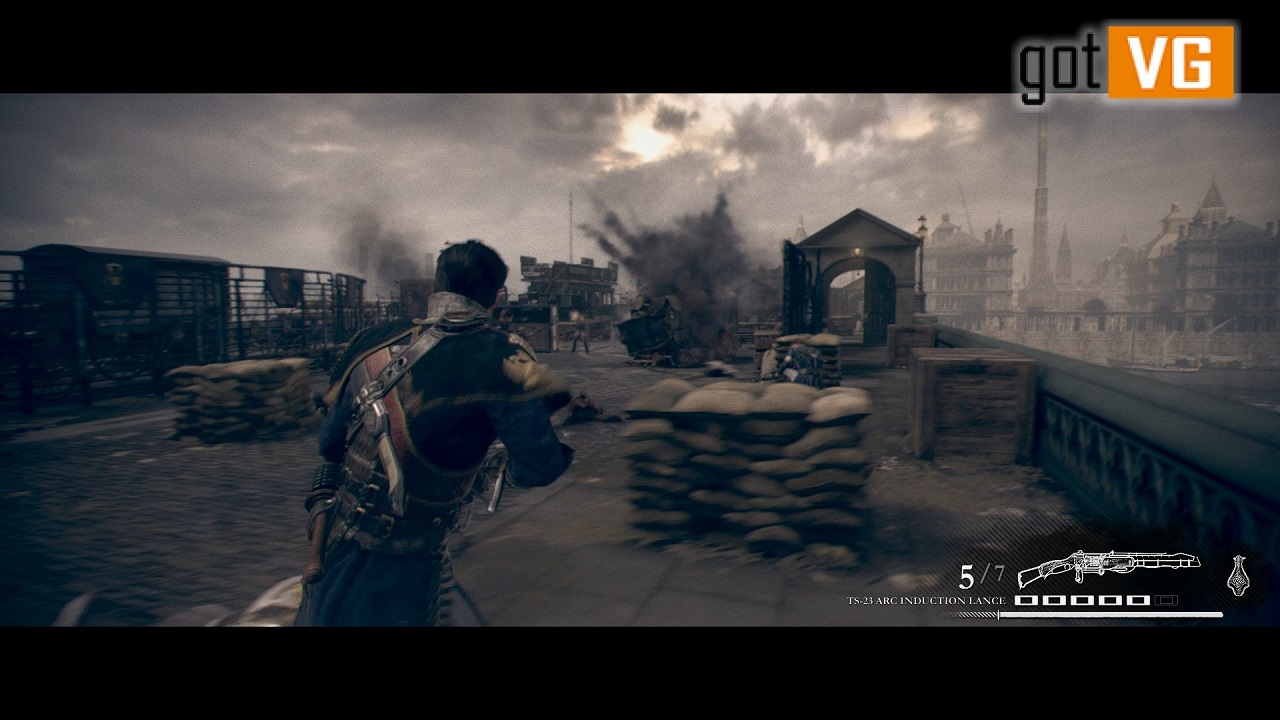Screen dimensions: 1280x720
Task: Click the gotVG logo watermark
Action: click(x=1126, y=63)
